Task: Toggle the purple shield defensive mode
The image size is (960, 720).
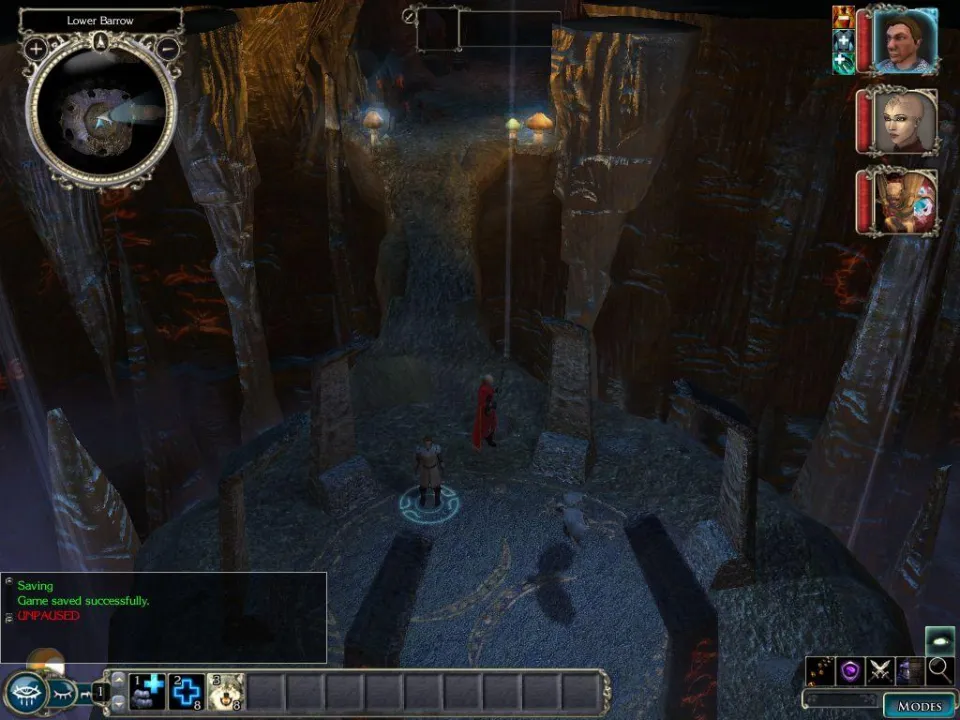Action: 851,670
